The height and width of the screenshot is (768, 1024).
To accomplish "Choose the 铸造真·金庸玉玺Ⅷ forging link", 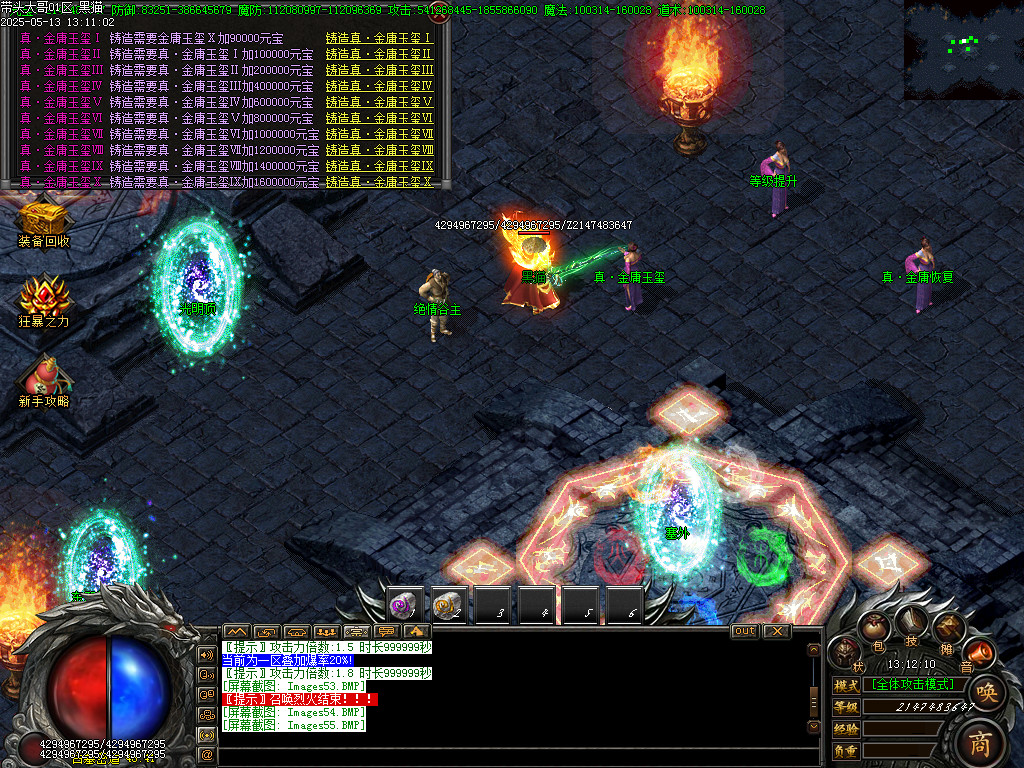I will (x=379, y=150).
